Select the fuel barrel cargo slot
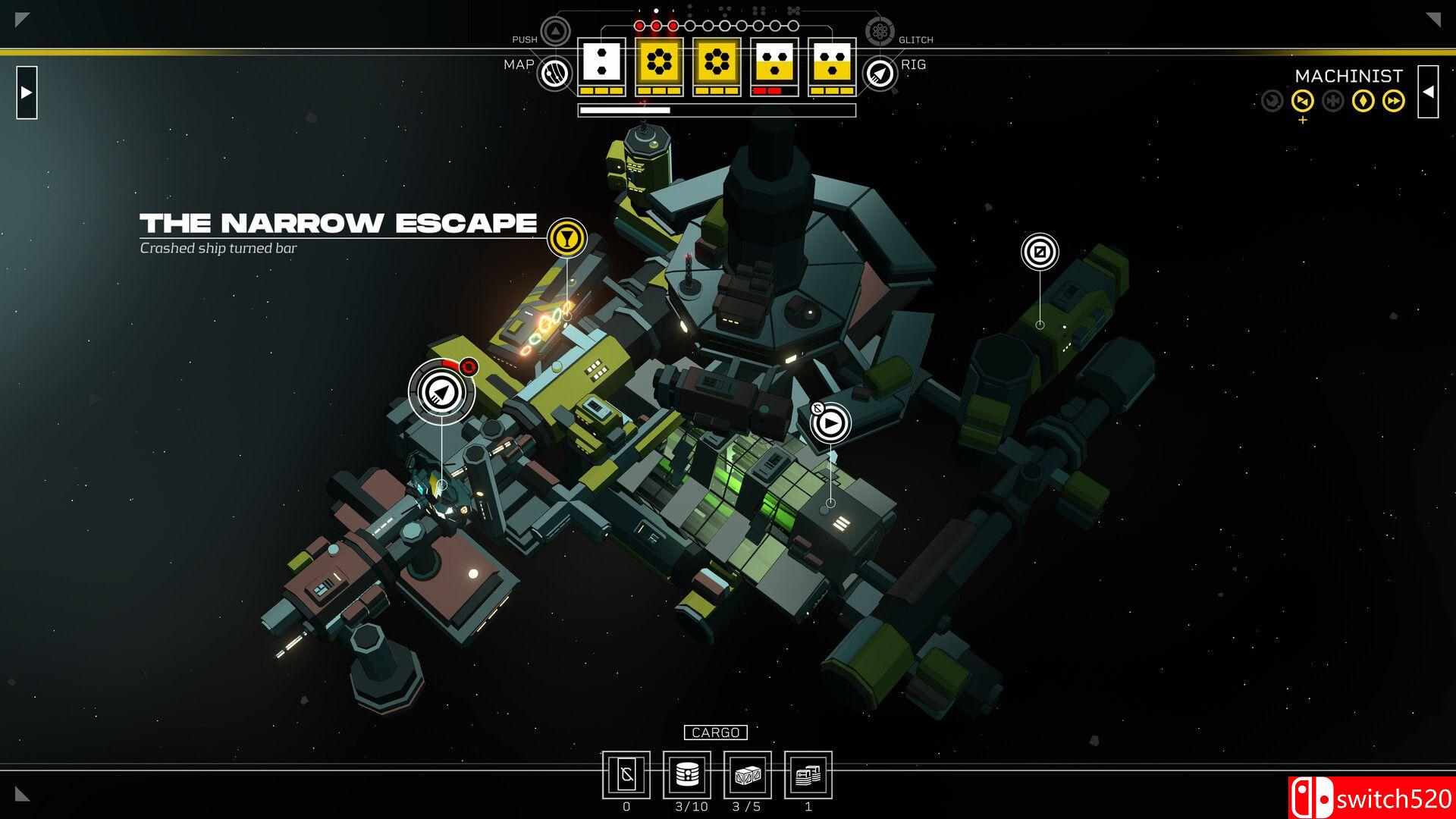Screen dimensions: 1456x819 pos(686,775)
